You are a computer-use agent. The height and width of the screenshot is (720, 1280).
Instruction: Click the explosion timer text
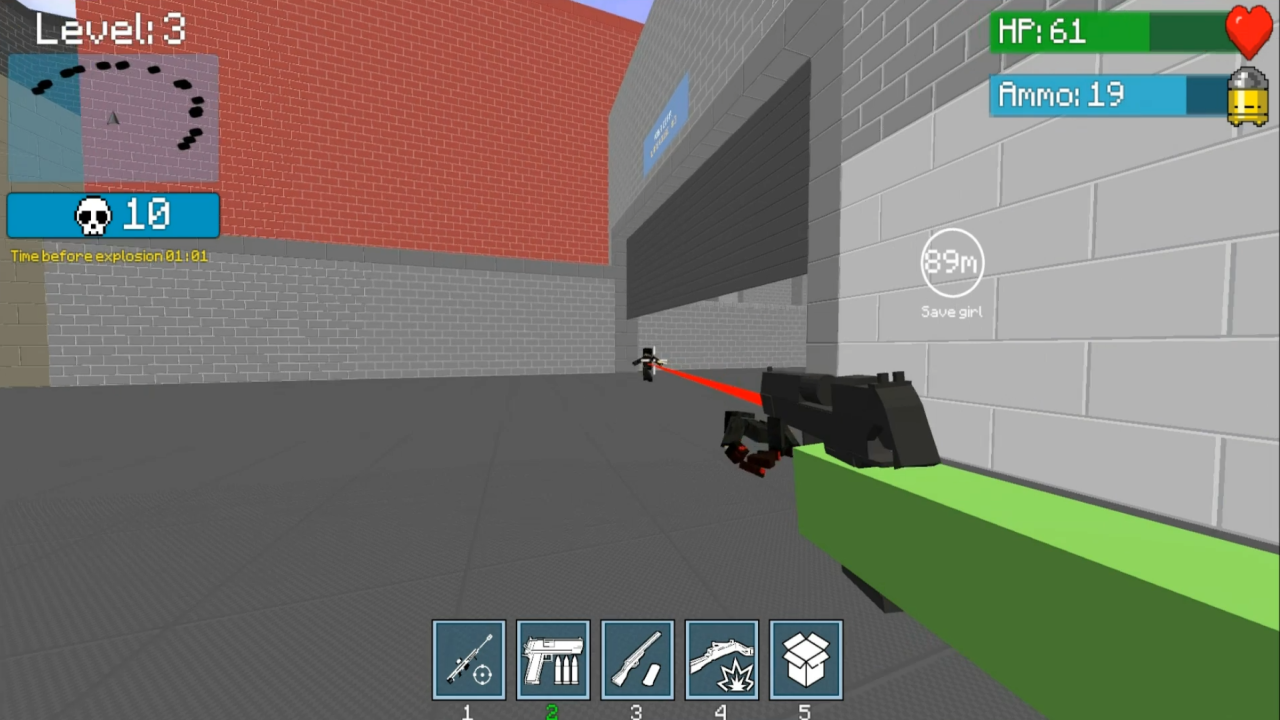(x=110, y=256)
